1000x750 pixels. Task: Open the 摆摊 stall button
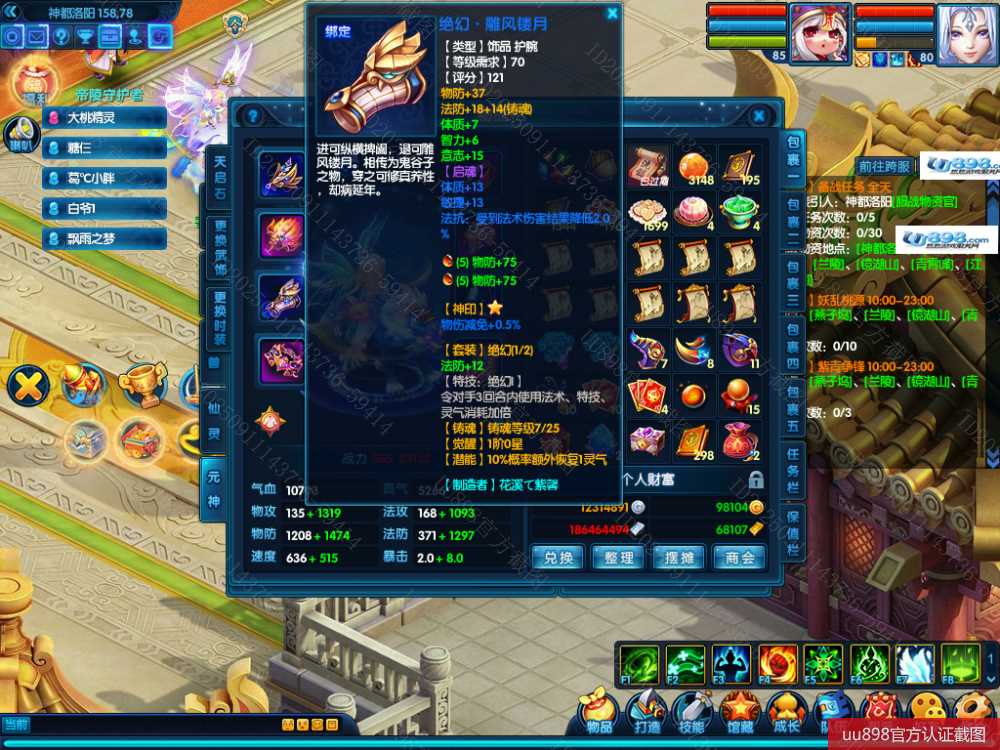click(680, 557)
